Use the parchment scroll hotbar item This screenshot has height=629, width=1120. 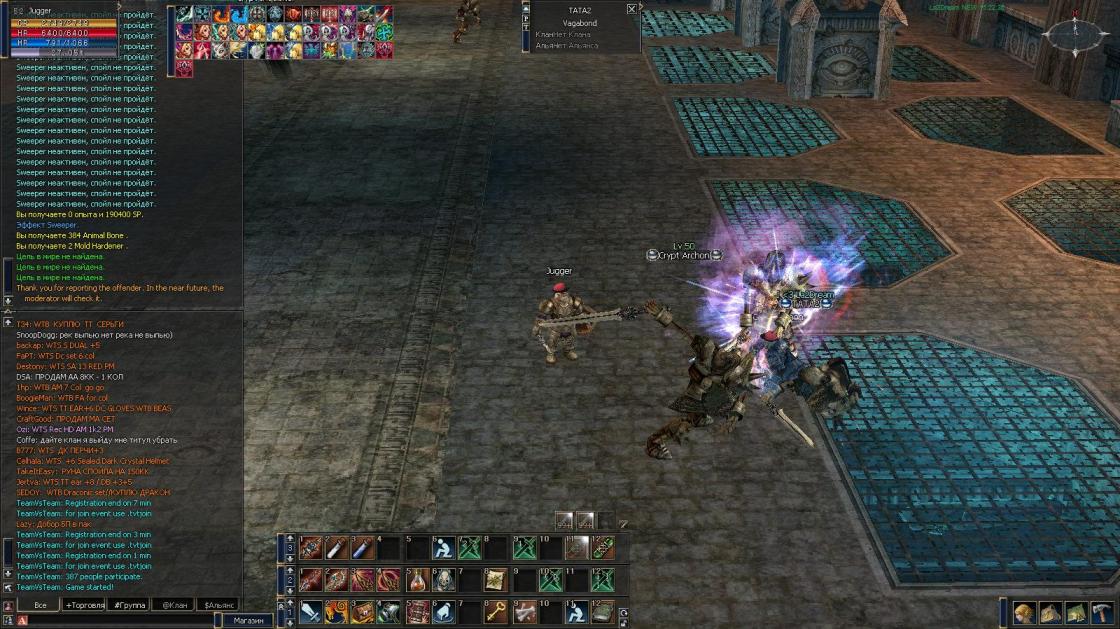496,580
